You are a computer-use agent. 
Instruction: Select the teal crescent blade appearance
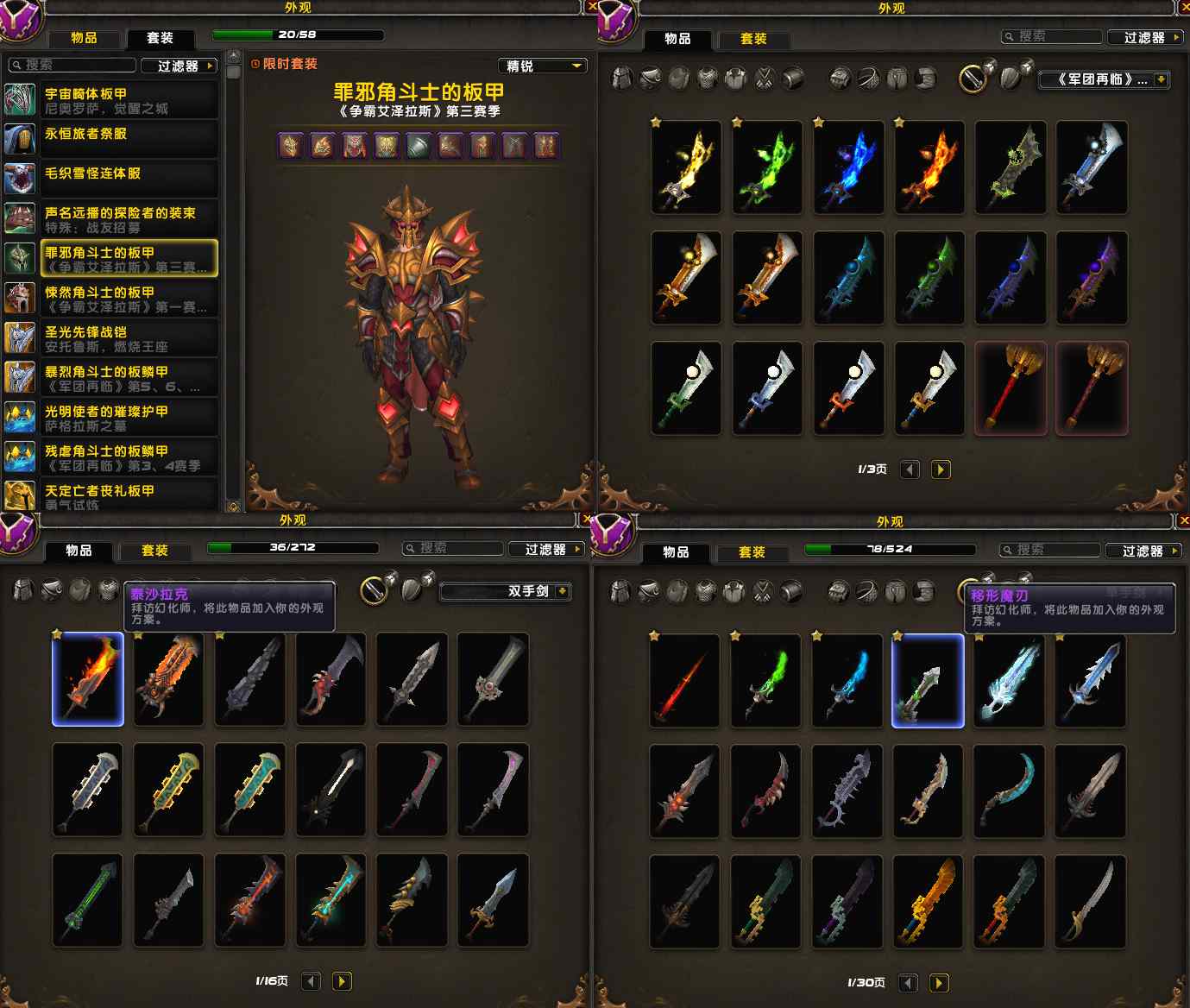pos(1010,791)
